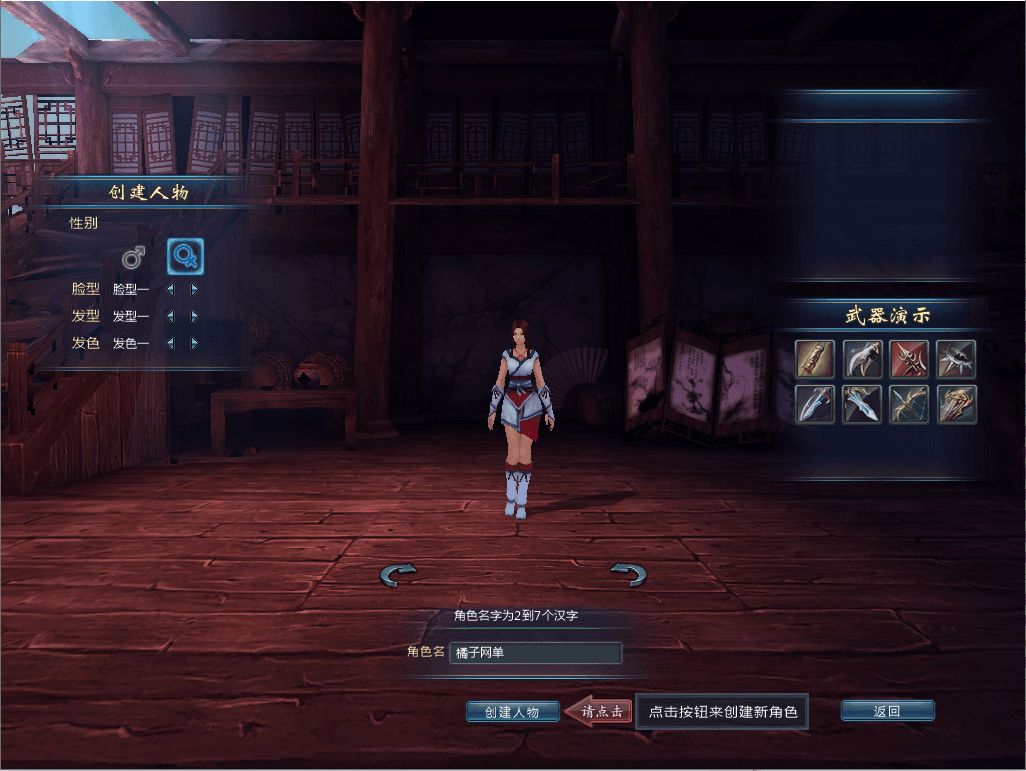Viewport: 1026px width, 771px height.
Task: Switch to next 脸型 face type
Action: pyautogui.click(x=194, y=290)
